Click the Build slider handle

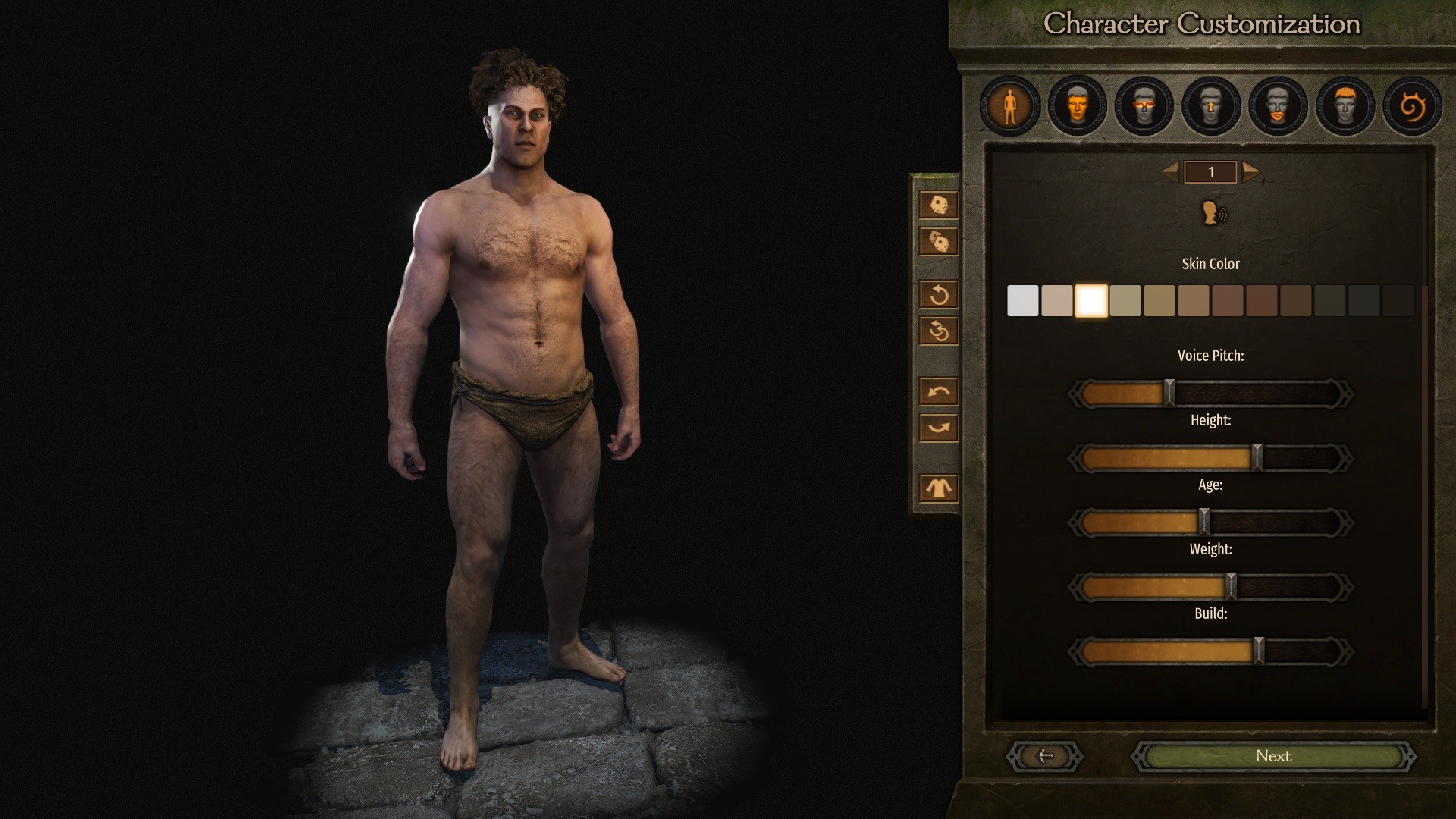pos(1259,651)
